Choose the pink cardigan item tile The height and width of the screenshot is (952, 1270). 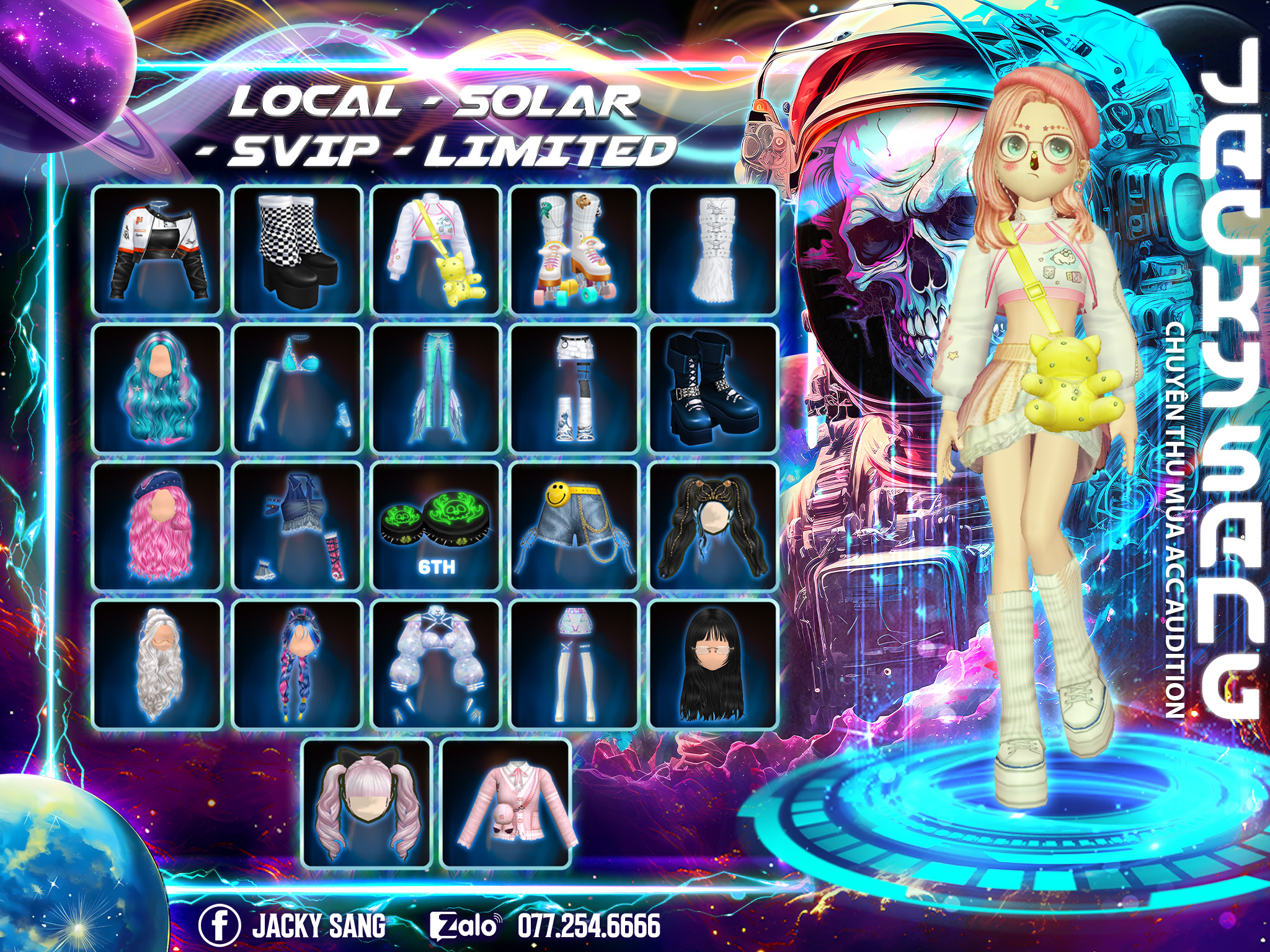coord(505,803)
